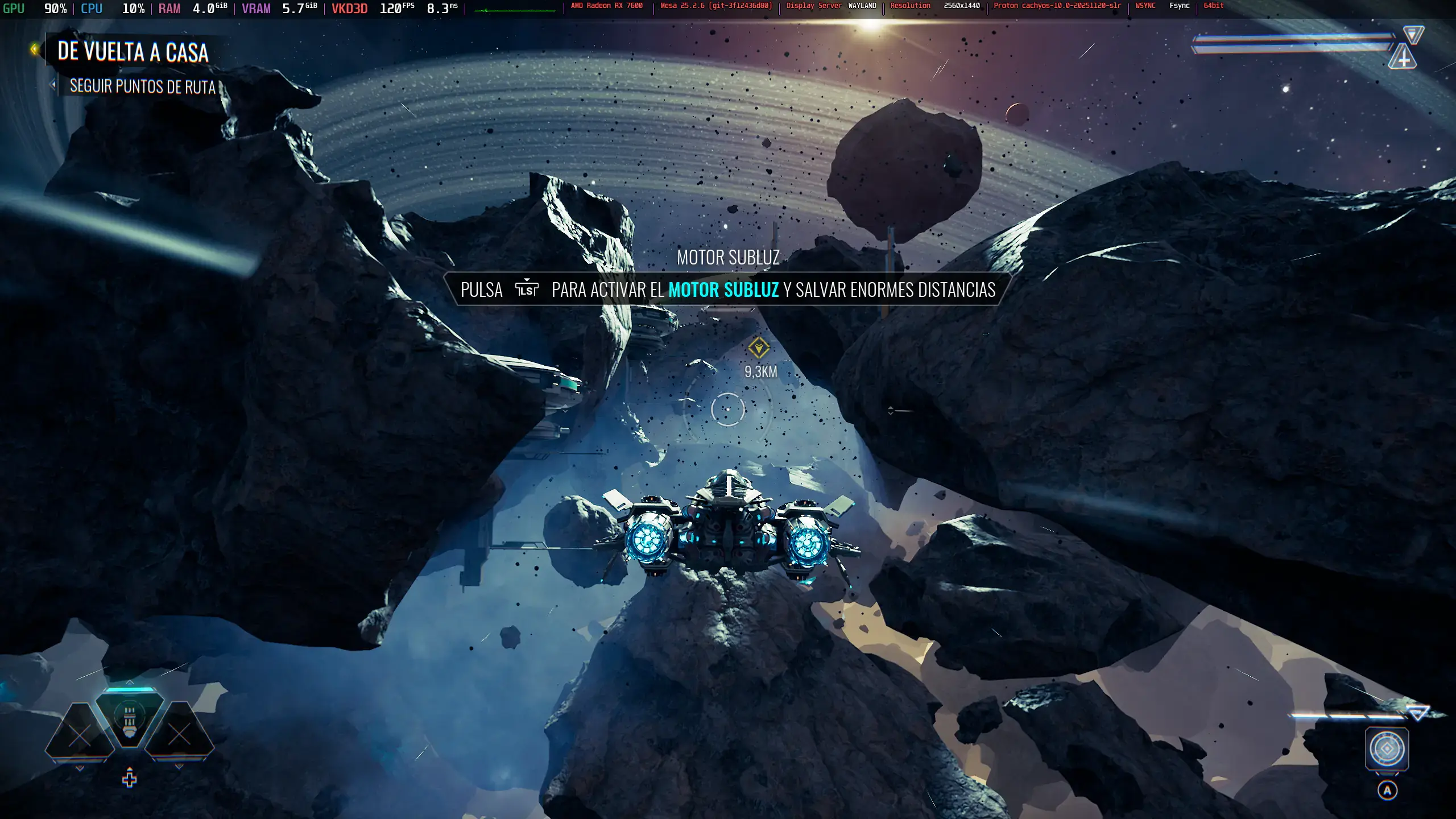This screenshot has height=819, width=1456.
Task: Select the 'Seguir puntos de ruta' objective
Action: 142,86
